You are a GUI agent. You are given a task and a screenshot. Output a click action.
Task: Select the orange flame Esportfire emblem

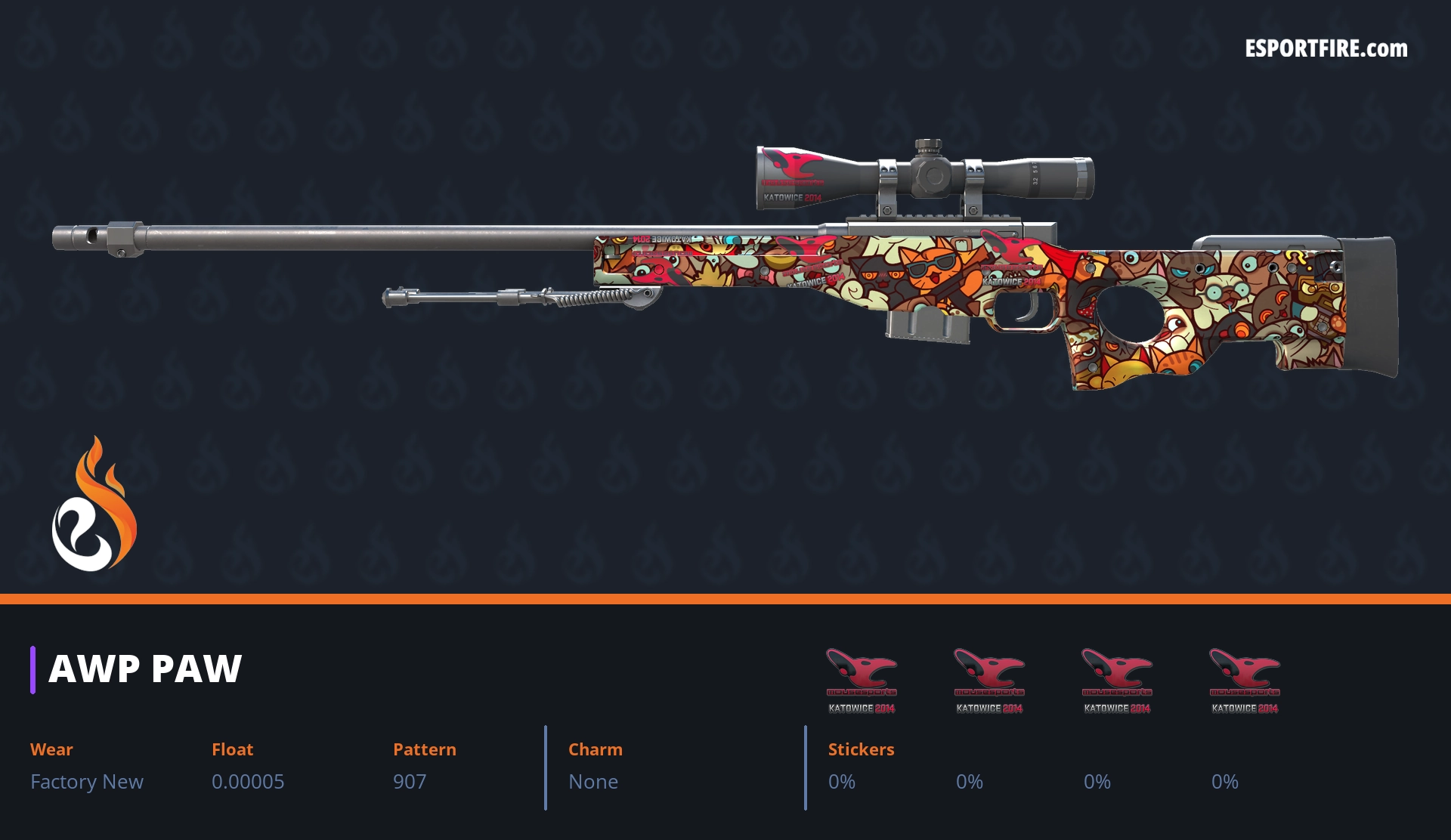(94, 505)
